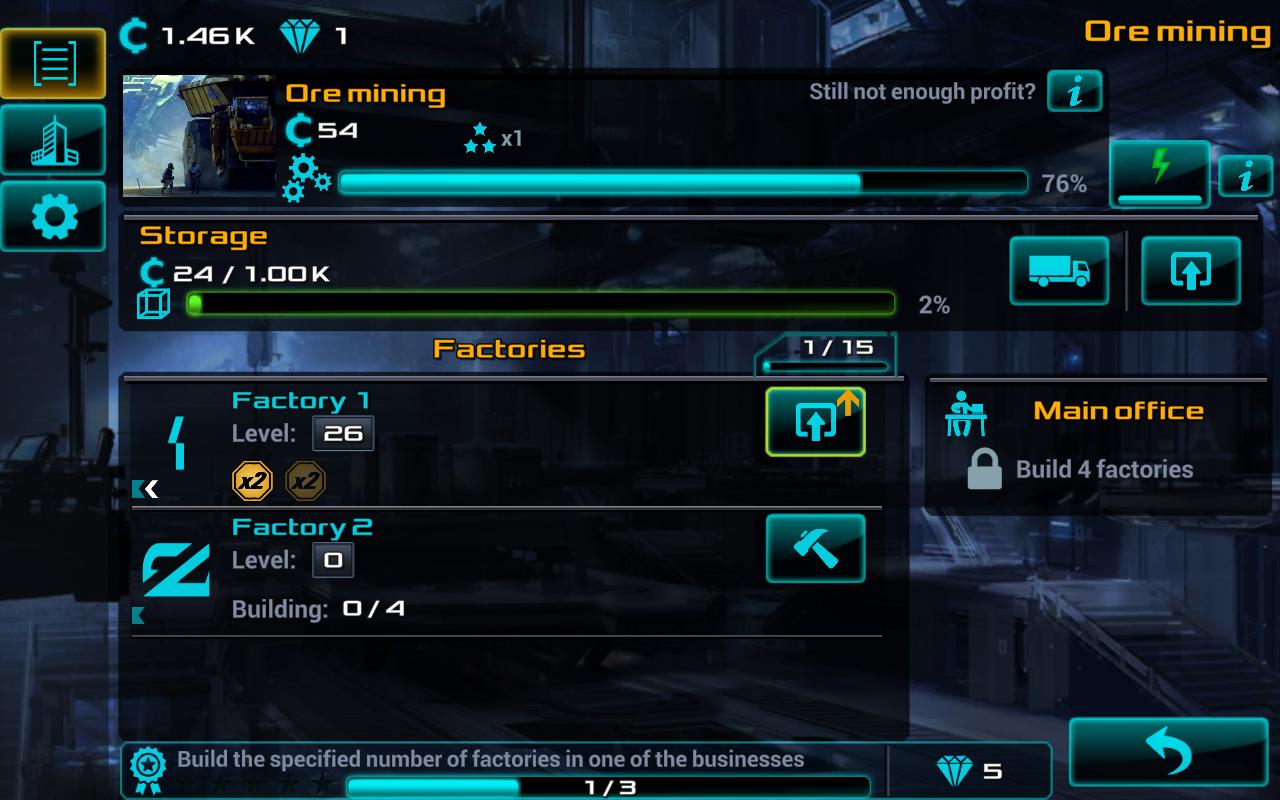Activate the green lightning boost button

pyautogui.click(x=1159, y=174)
